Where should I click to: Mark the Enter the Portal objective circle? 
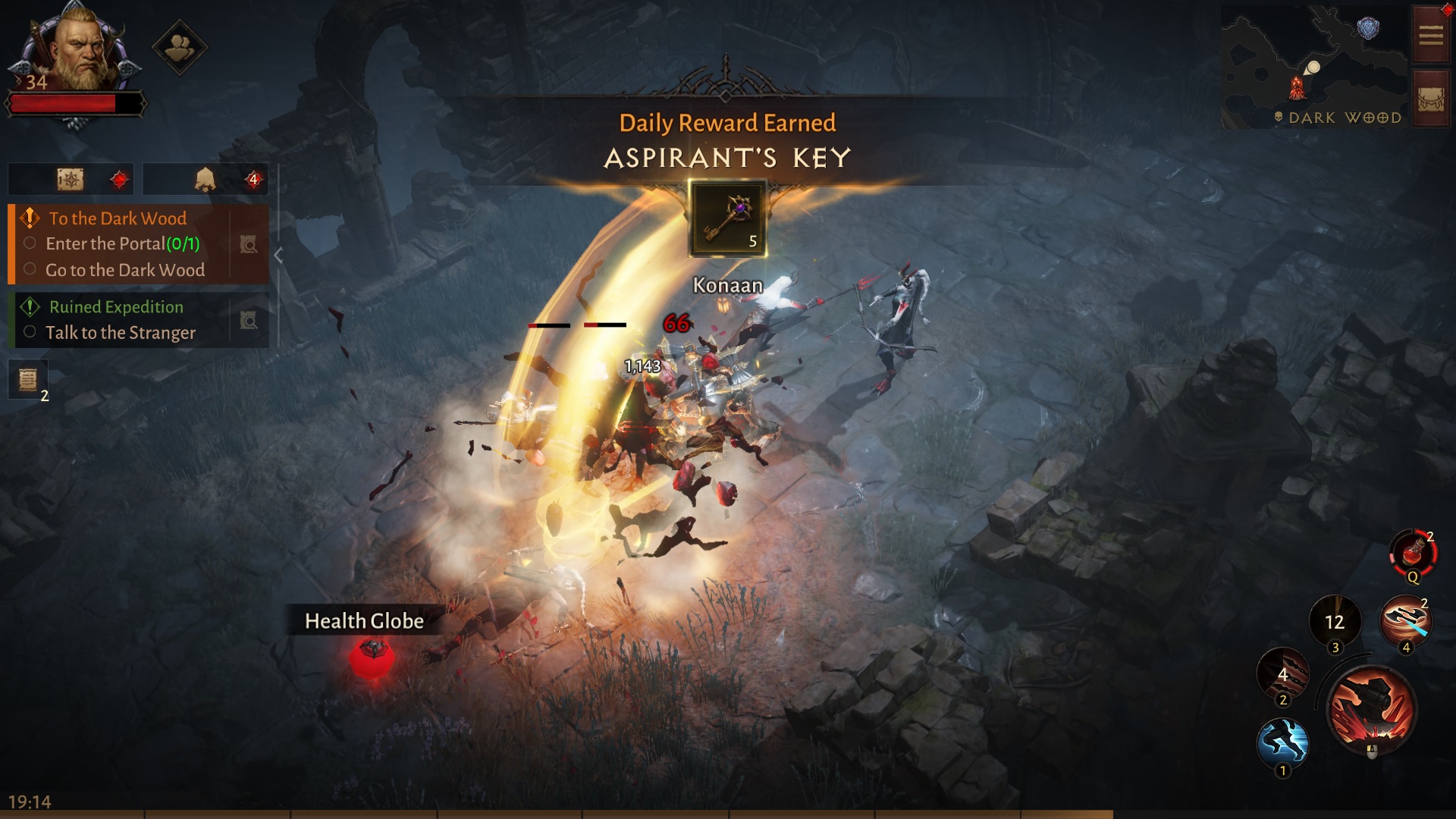(x=29, y=243)
